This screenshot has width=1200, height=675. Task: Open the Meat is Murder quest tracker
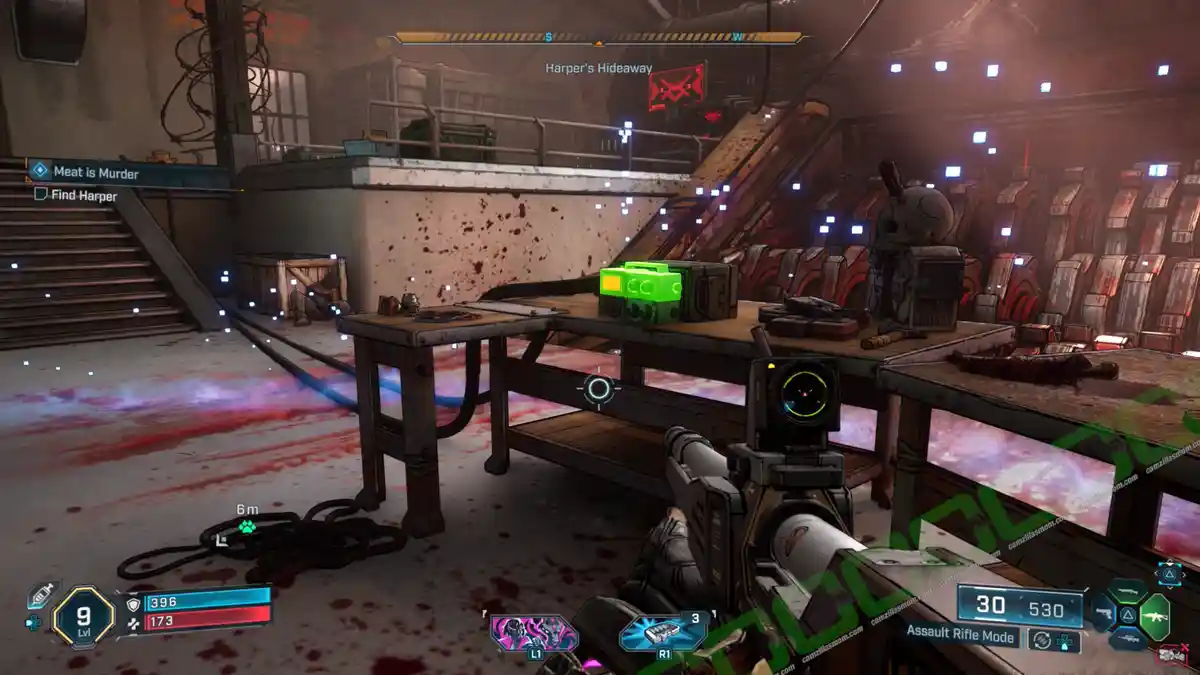(95, 173)
